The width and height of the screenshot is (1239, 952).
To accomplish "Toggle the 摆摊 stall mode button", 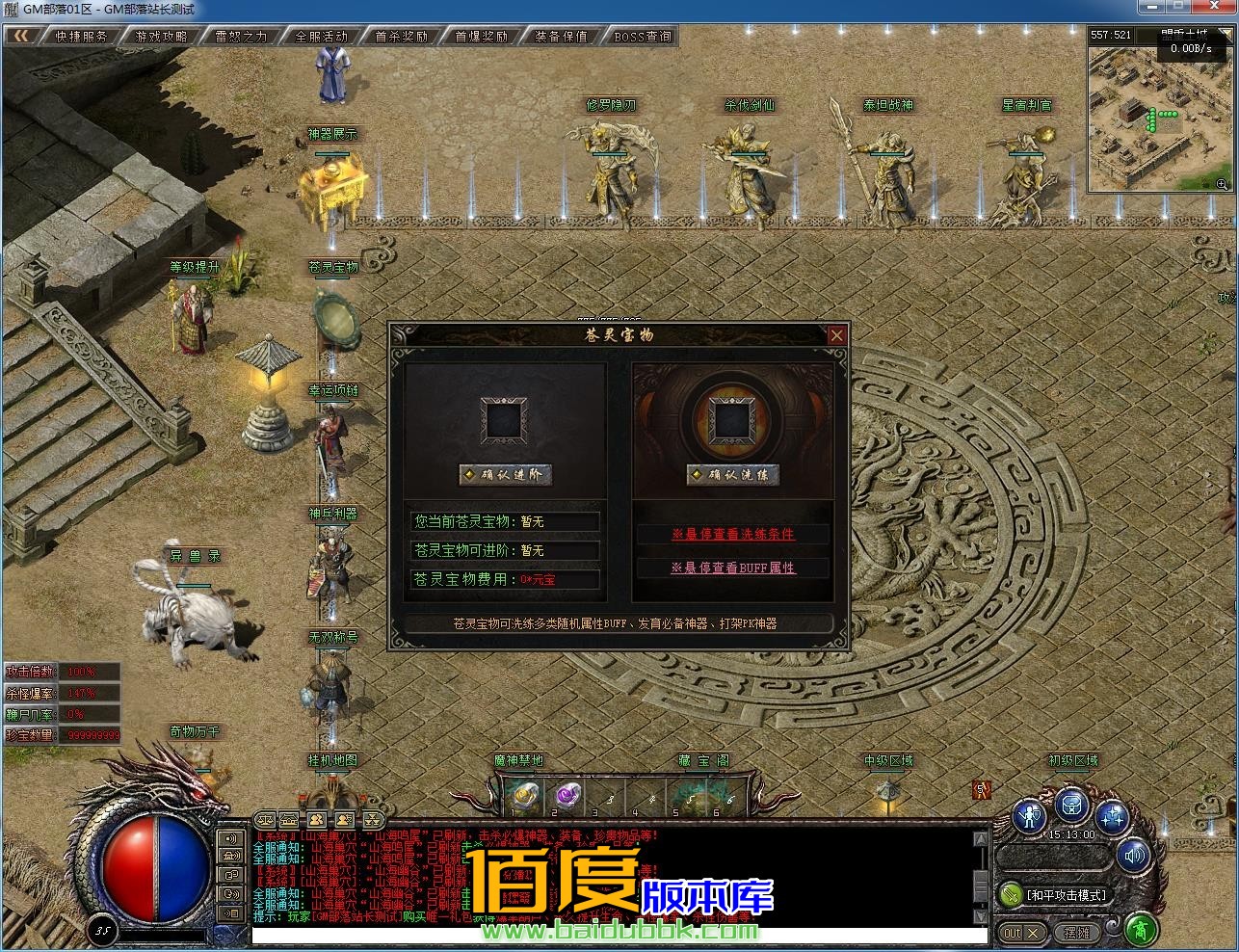I will 1077,931.
